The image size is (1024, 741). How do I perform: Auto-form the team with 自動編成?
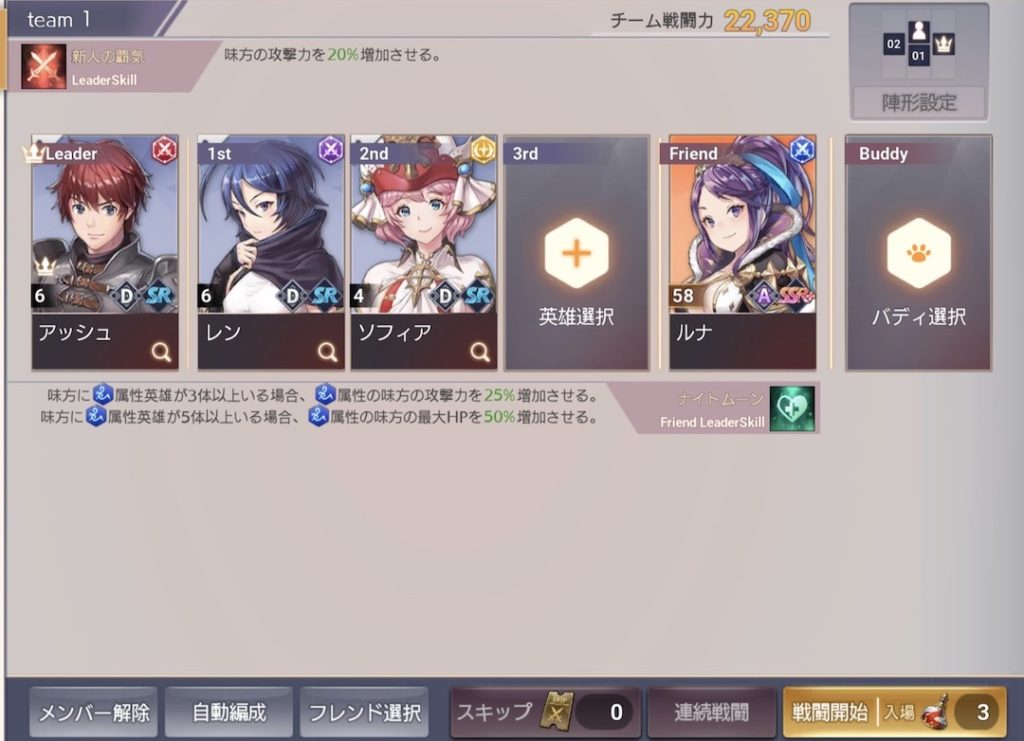click(229, 713)
